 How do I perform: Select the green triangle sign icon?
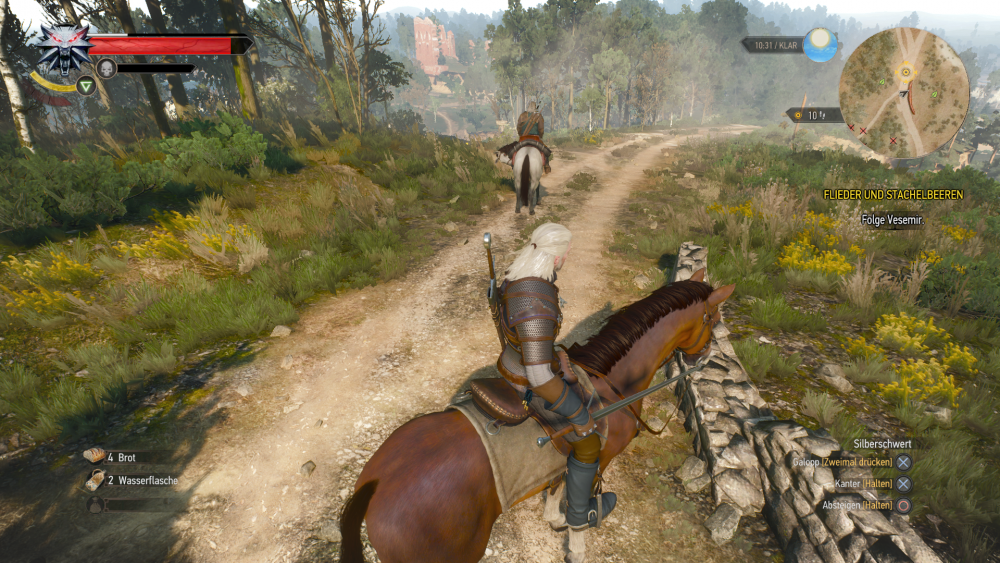pos(86,85)
